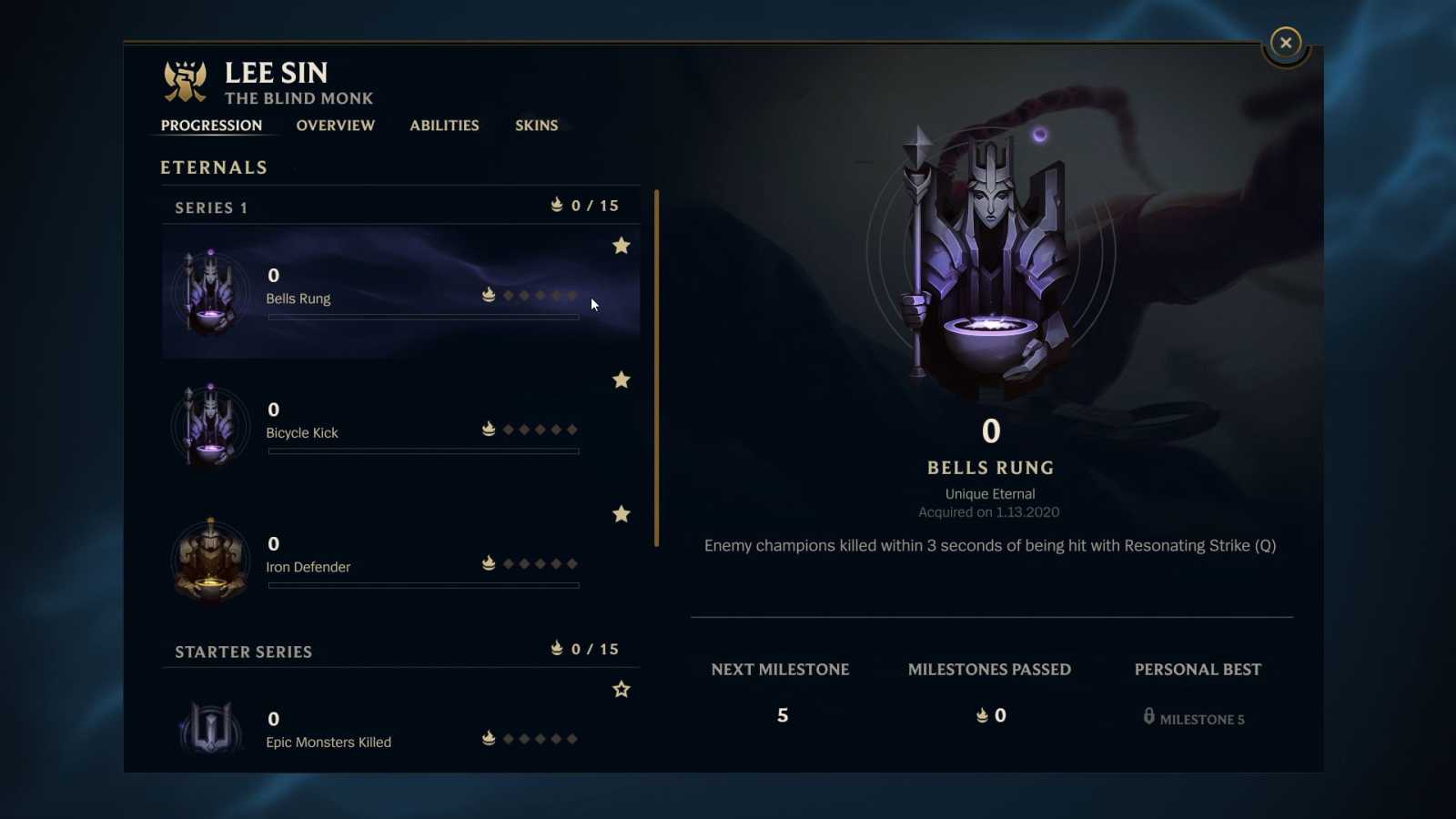Screen dimensions: 1456x819
Task: Expand the Starter Series section
Action: pos(243,652)
